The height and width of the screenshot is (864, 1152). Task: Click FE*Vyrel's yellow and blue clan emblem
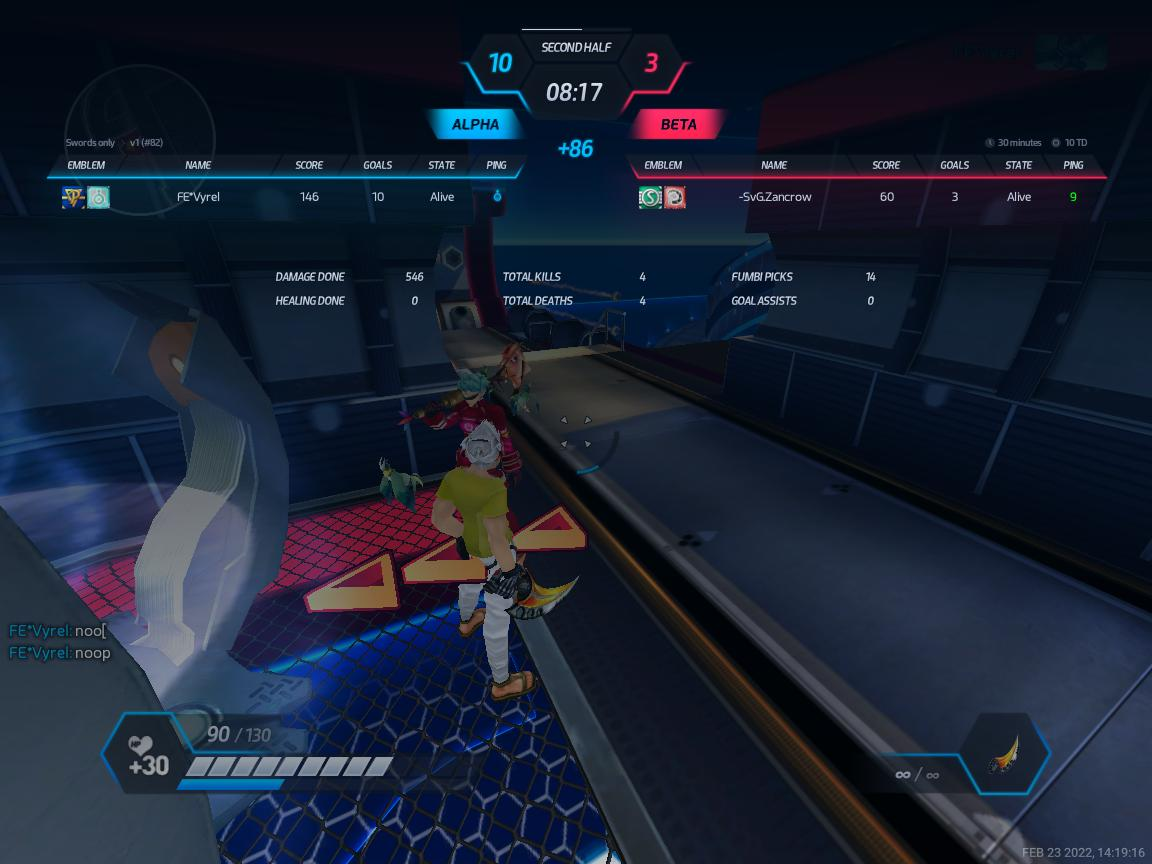pos(73,197)
